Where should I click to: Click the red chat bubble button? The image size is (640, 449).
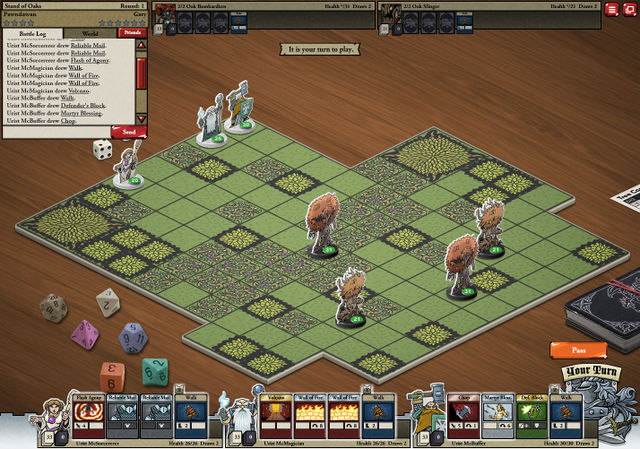630,9
